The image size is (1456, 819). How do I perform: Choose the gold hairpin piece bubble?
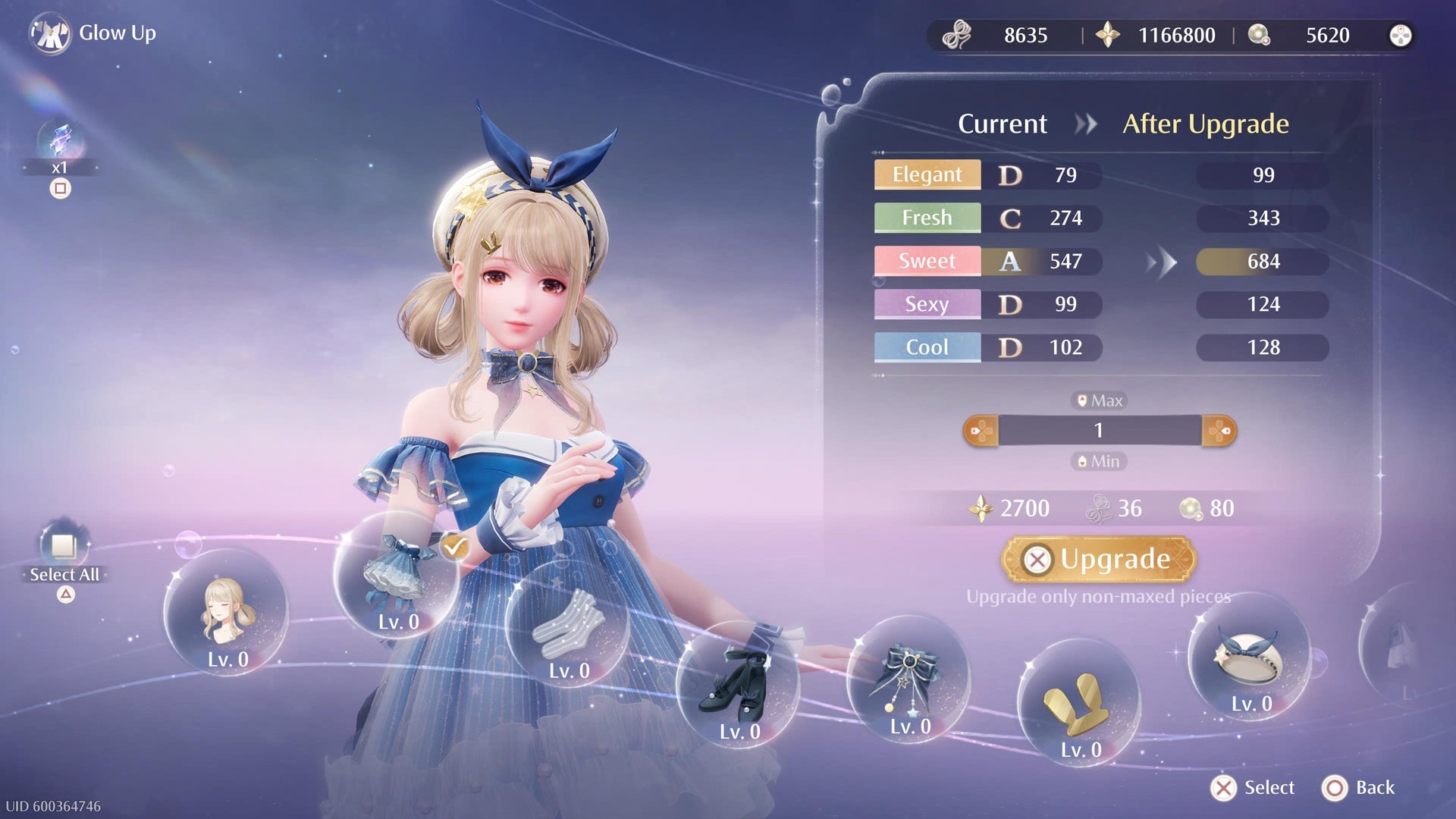click(1078, 701)
